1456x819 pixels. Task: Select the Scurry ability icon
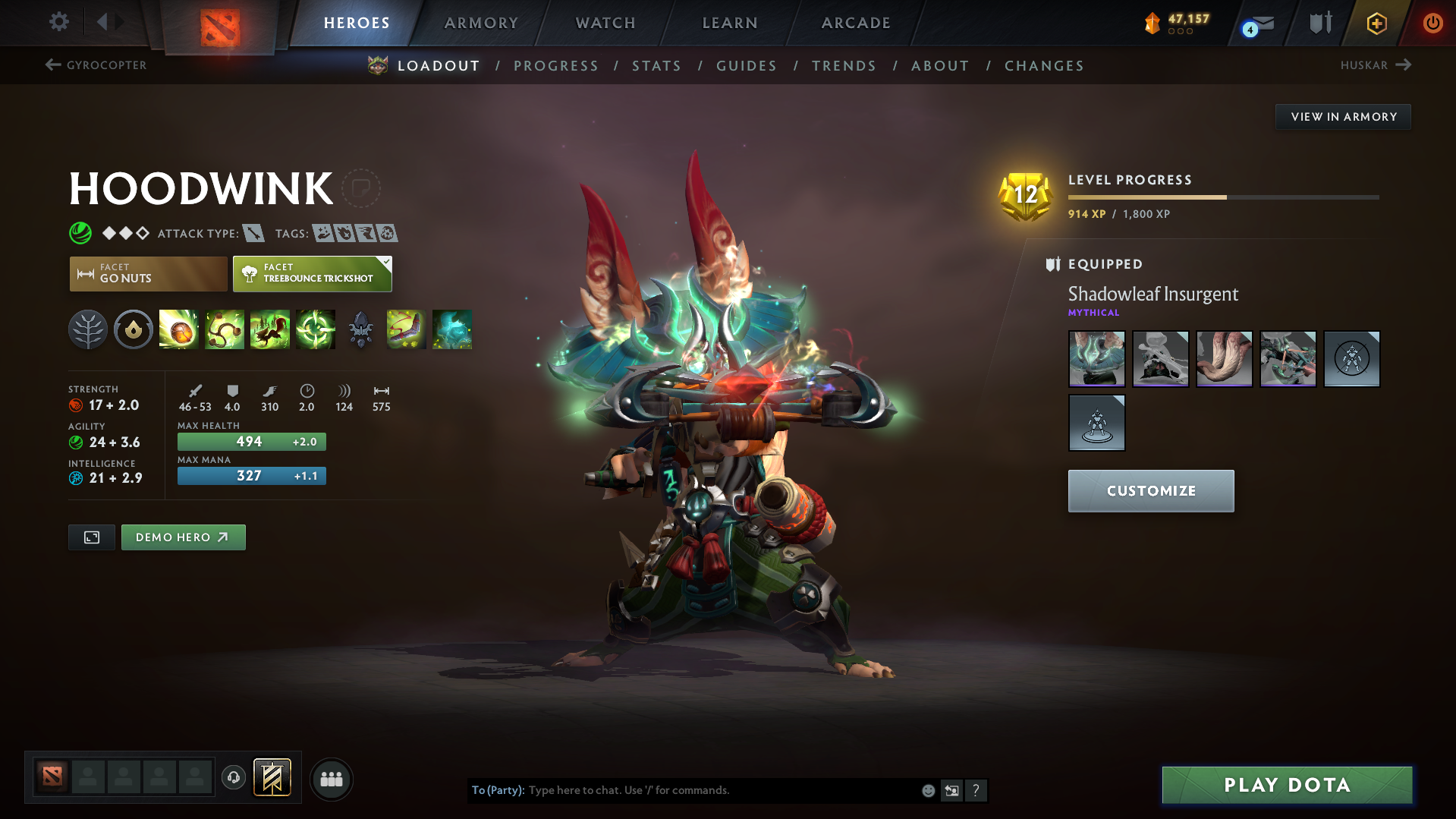point(270,329)
